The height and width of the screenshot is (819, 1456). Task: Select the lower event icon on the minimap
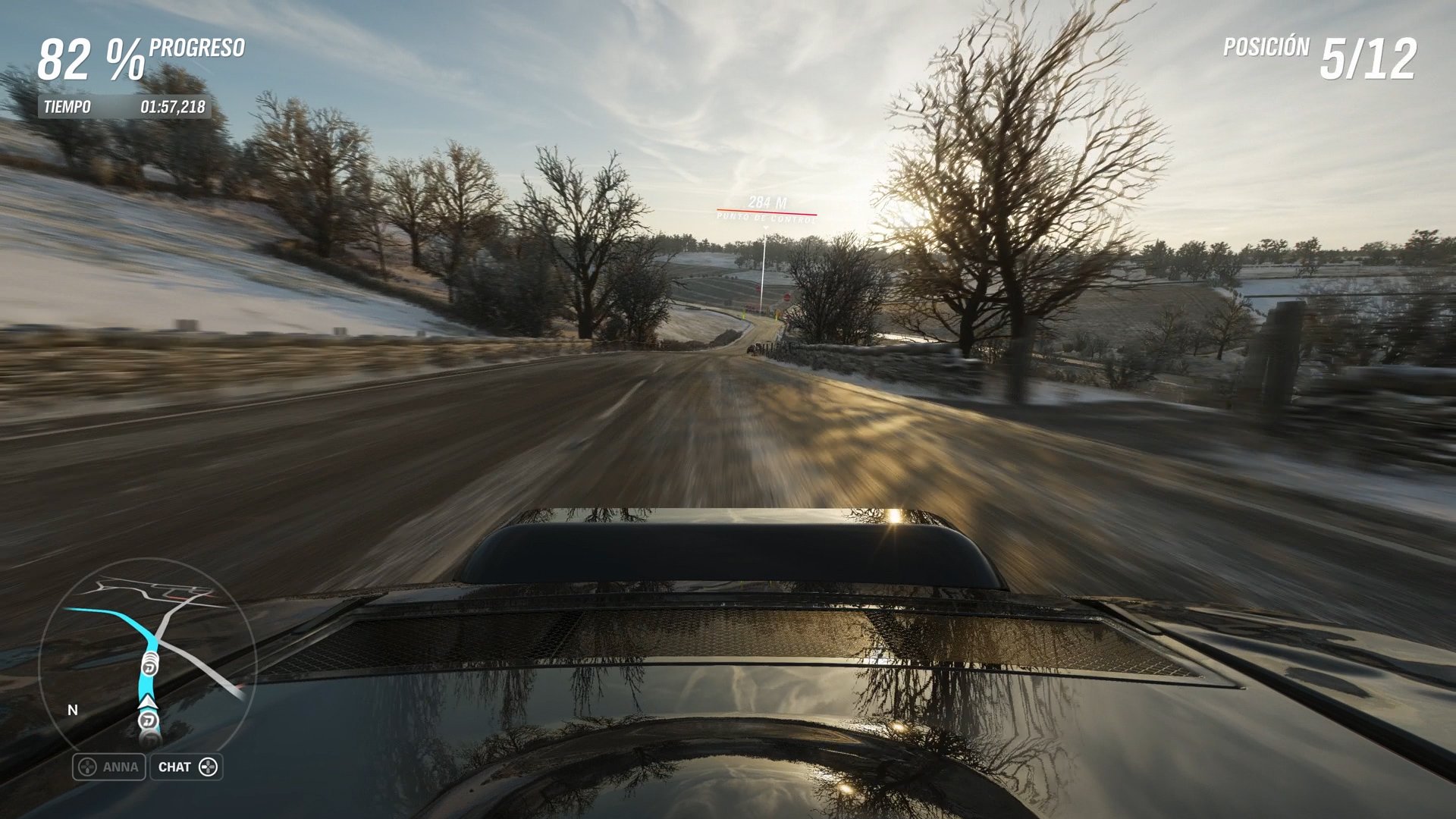tap(148, 720)
